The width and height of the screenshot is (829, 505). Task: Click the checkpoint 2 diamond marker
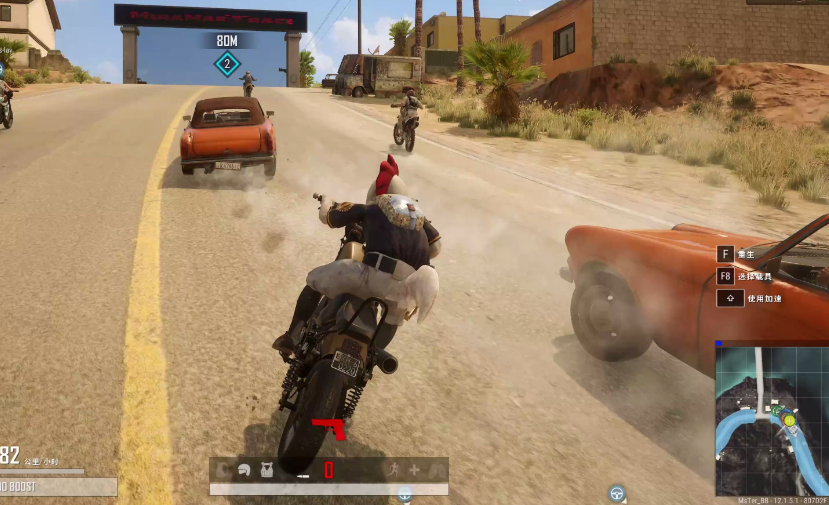tap(227, 65)
